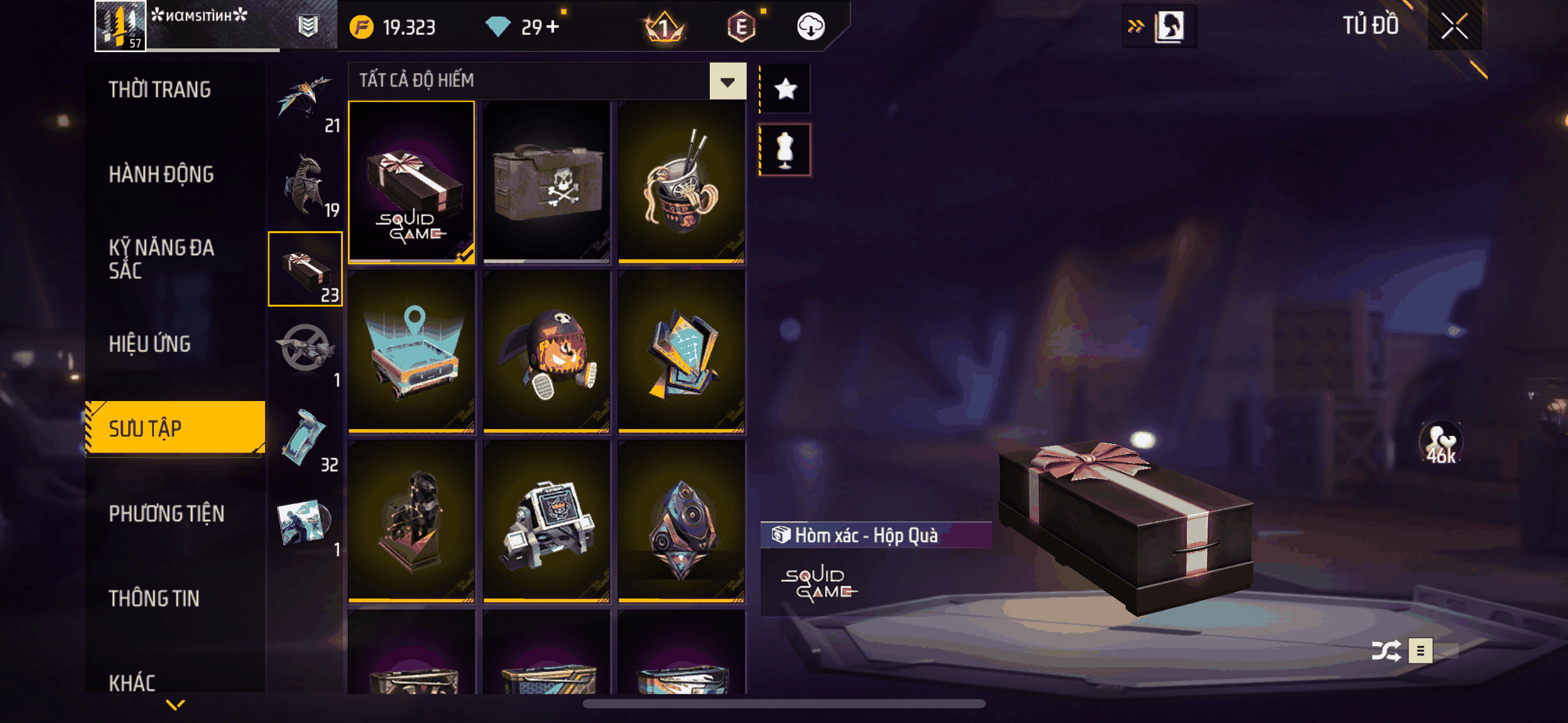
Task: Select the Kỹ Năng Đa Sắc category
Action: coord(161,259)
